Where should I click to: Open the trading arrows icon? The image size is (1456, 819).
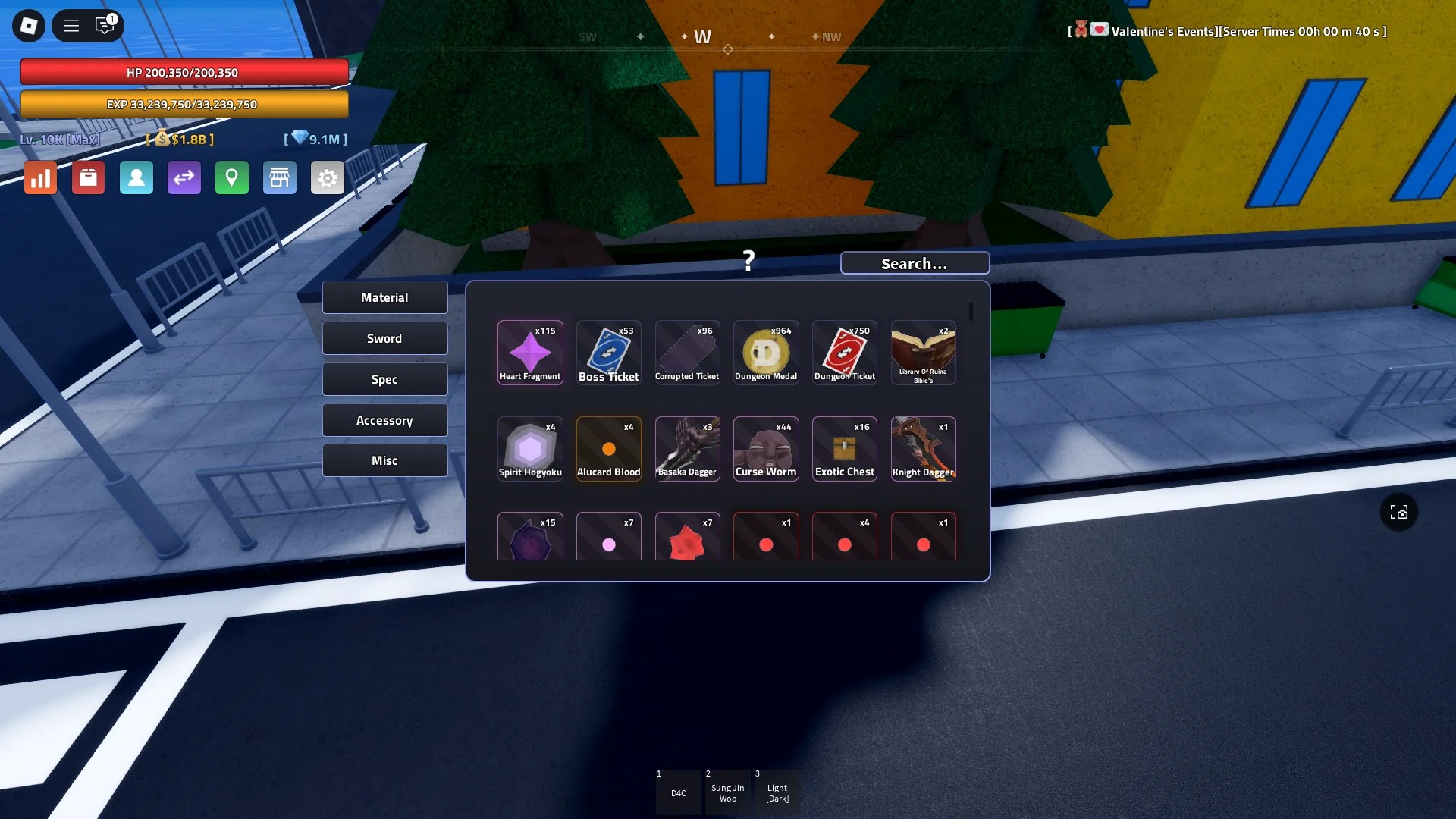[184, 177]
